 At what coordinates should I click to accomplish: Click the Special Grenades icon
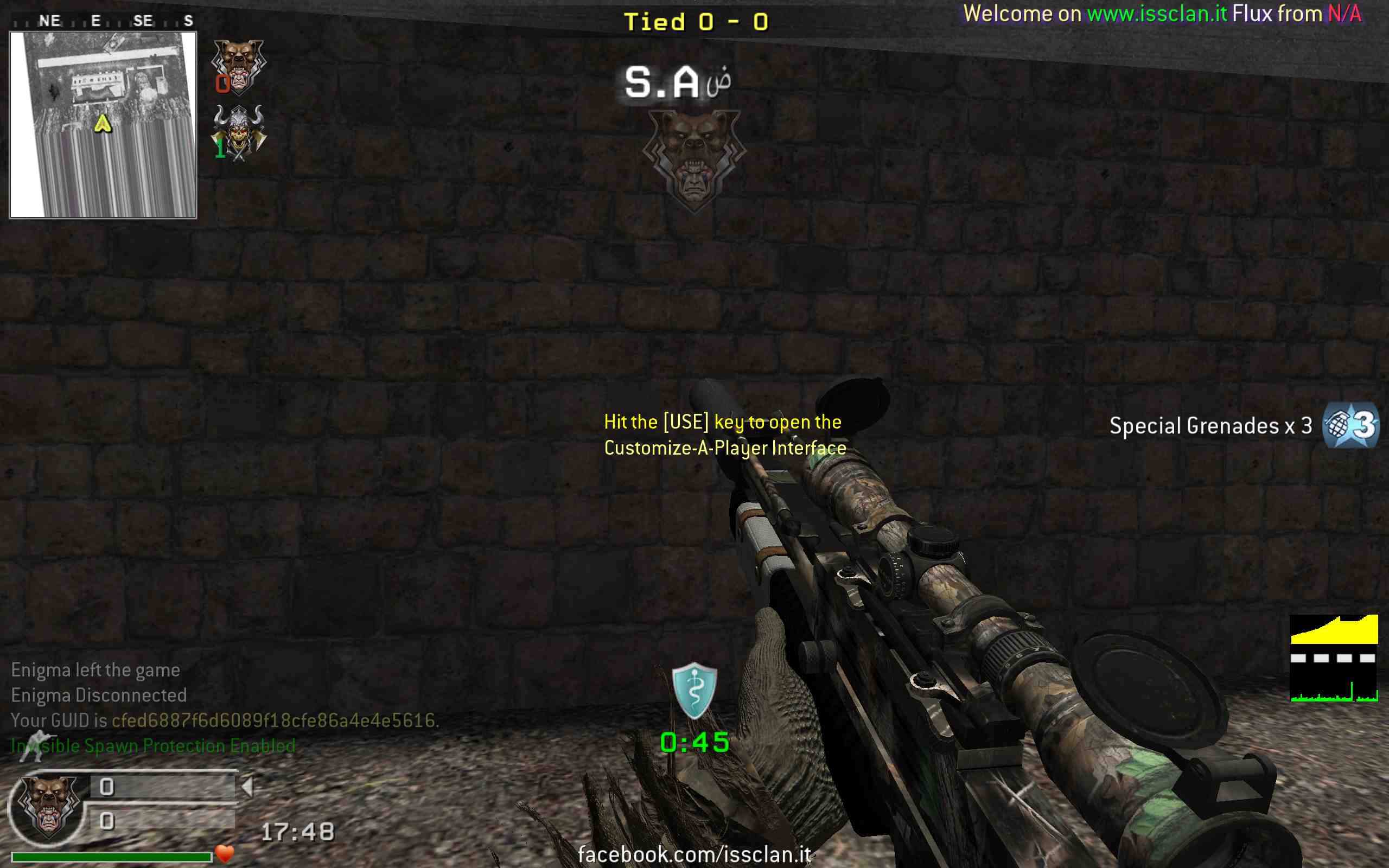1350,425
